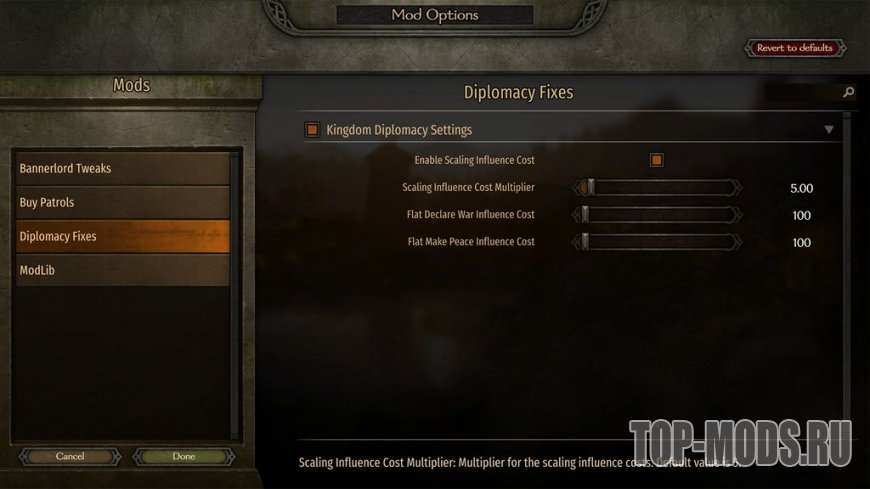Select Bannerlord Tweaks in the mods list

(122, 168)
